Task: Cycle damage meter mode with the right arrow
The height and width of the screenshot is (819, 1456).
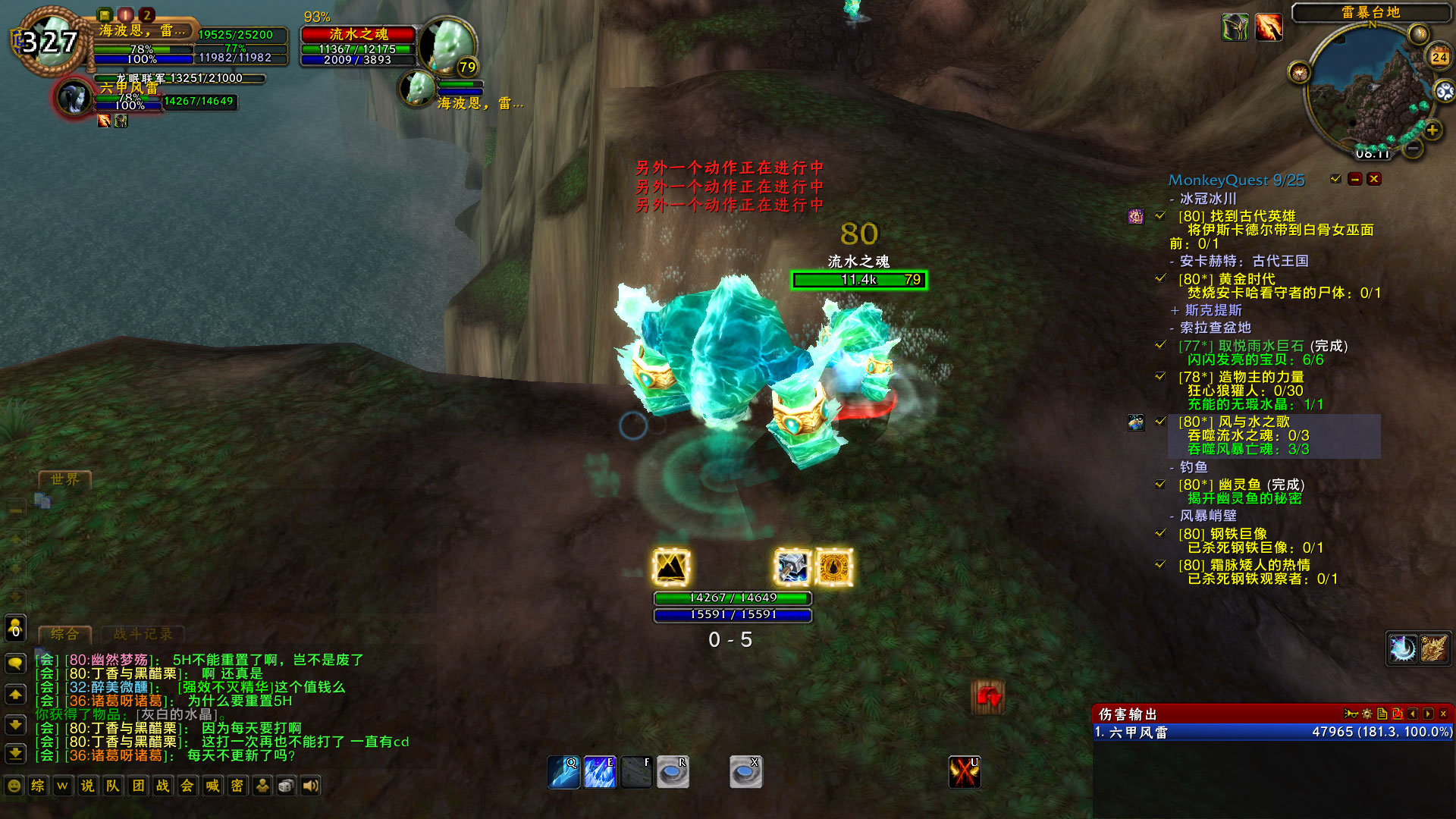Action: pyautogui.click(x=1429, y=713)
